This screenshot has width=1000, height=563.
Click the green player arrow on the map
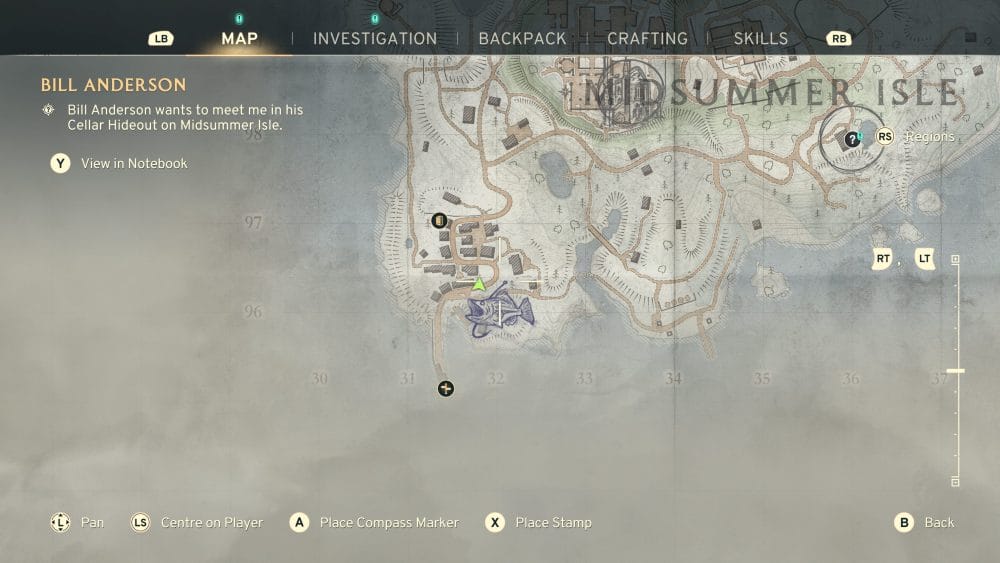pos(479,285)
